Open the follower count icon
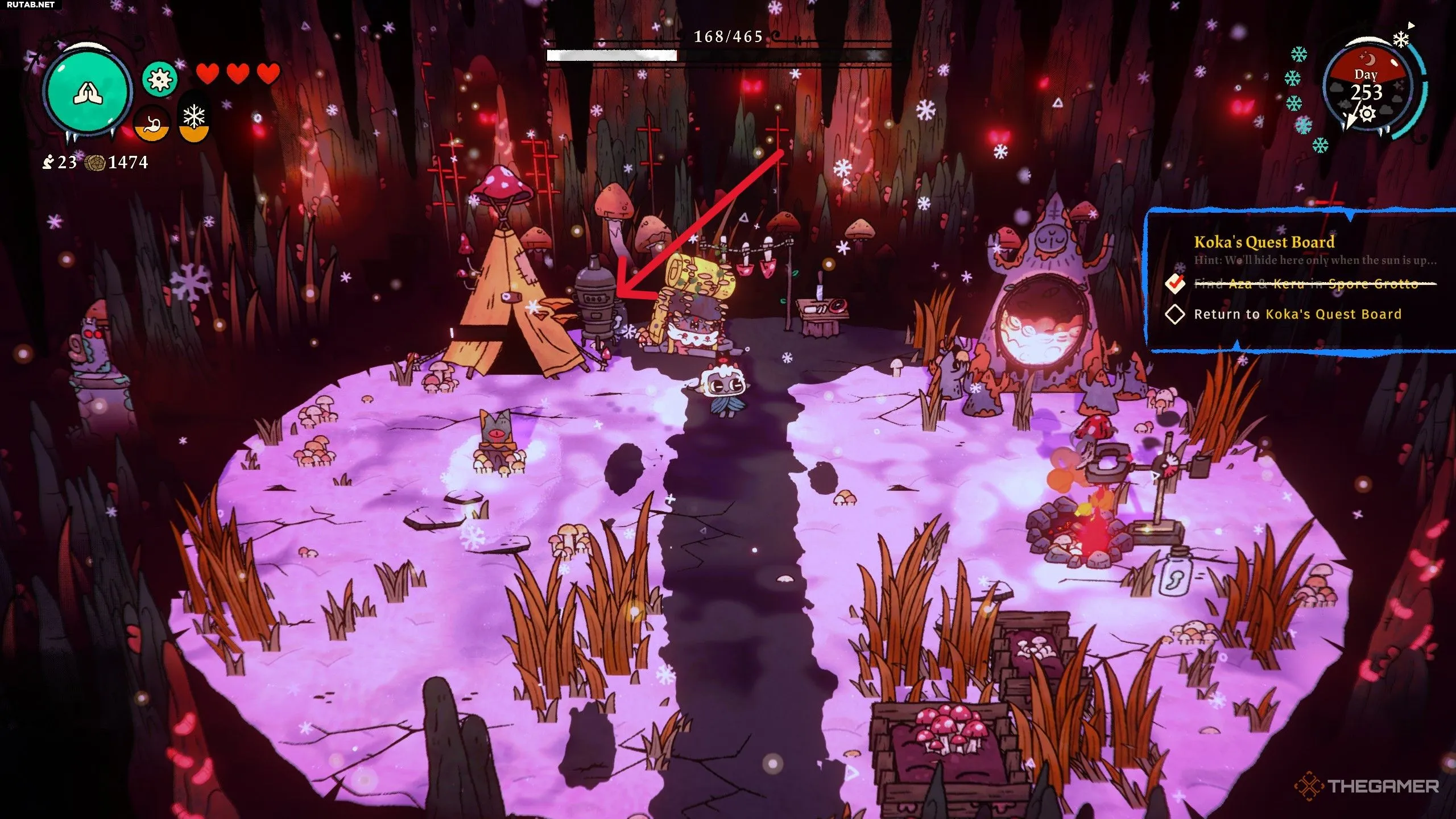 click(x=48, y=163)
